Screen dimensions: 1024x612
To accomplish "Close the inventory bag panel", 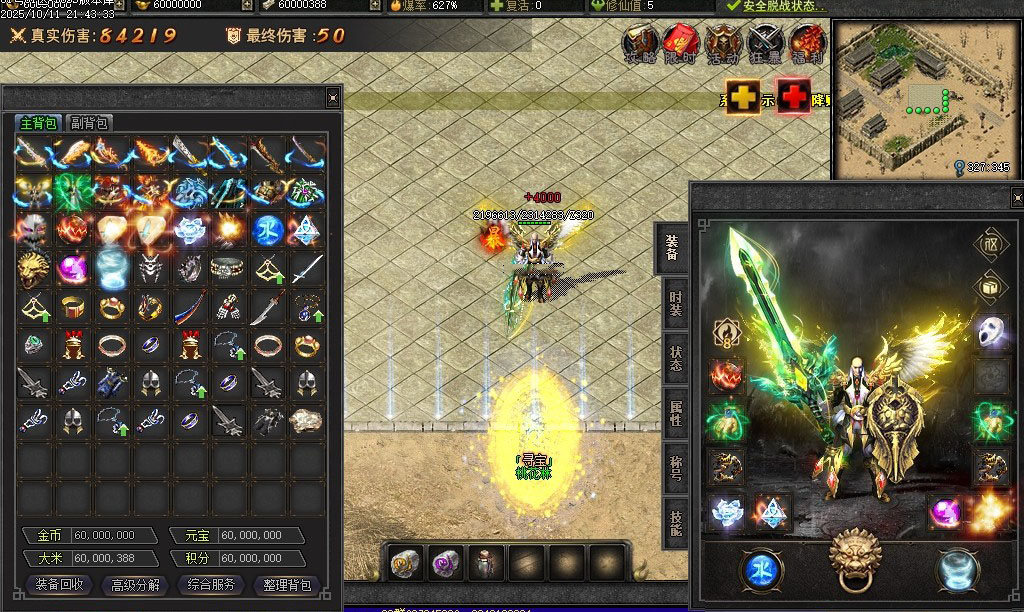I will coord(333,97).
